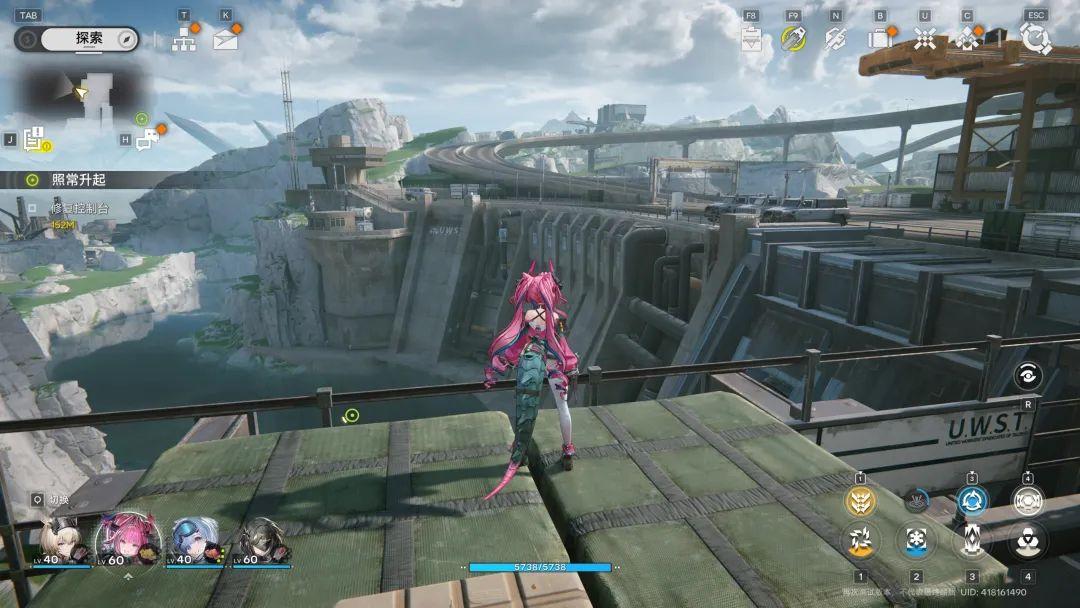The width and height of the screenshot is (1080, 608).
Task: Click the yellow-green circular pen icon
Action: tap(793, 38)
